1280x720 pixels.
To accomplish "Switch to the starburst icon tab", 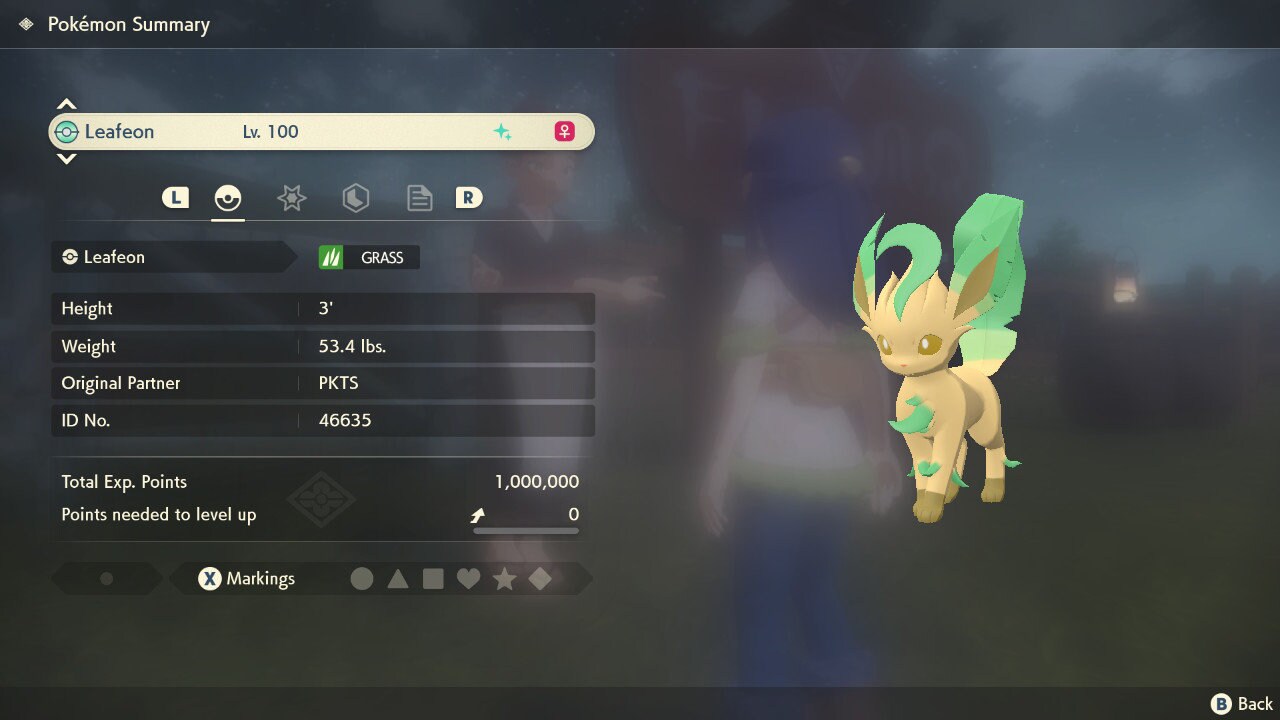I will [291, 198].
